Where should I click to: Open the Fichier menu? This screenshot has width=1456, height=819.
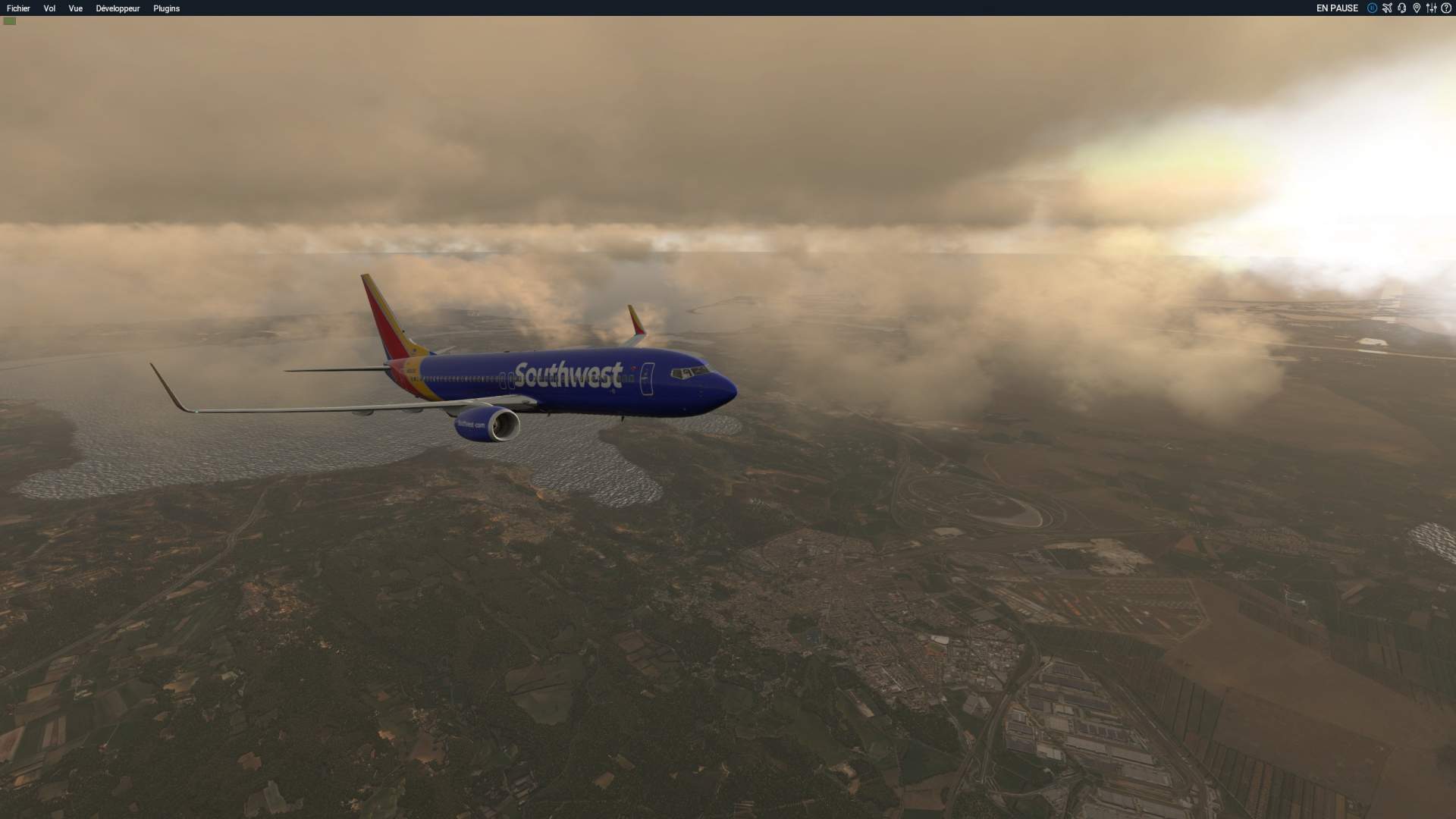(x=18, y=8)
